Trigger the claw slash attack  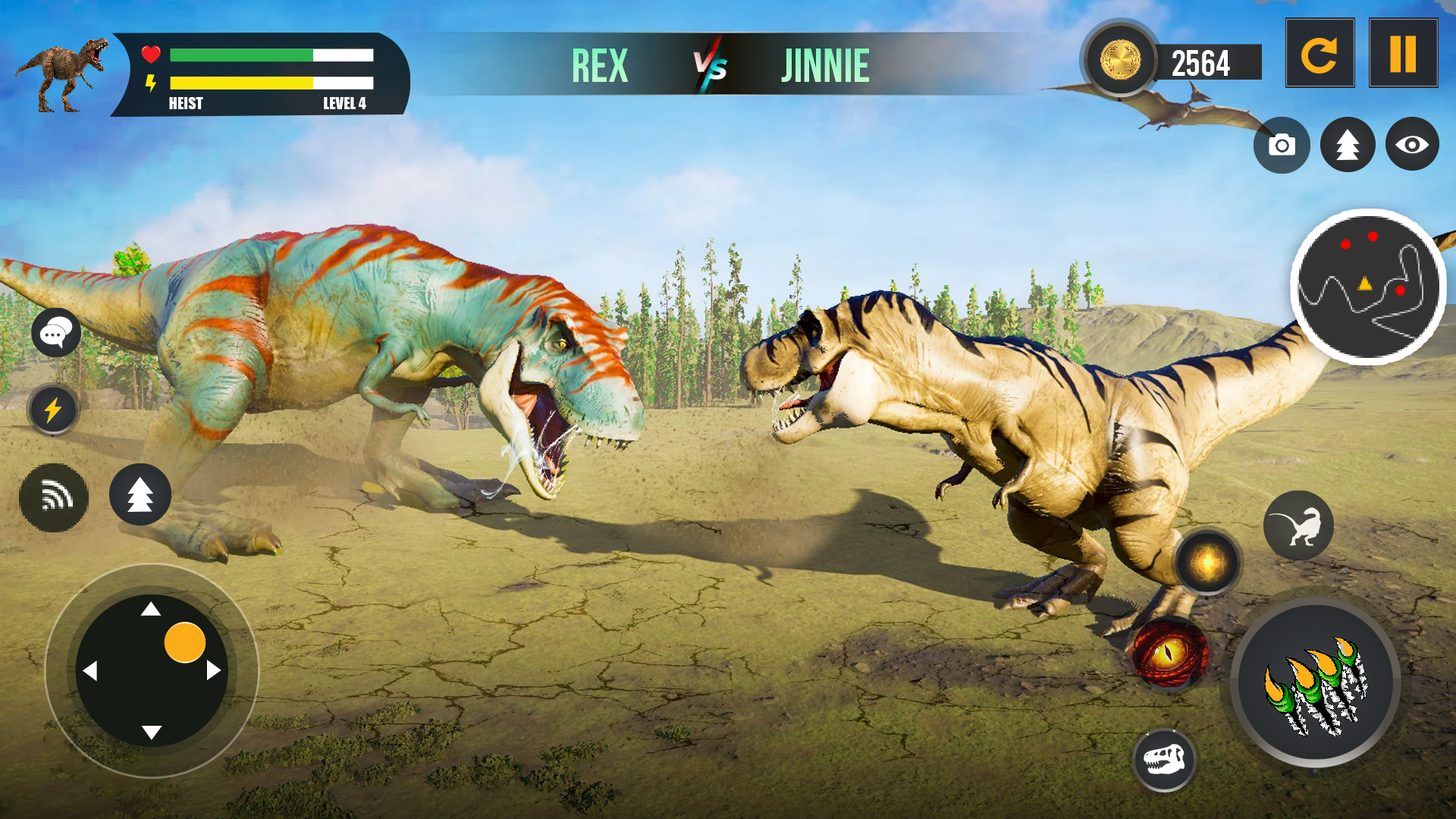click(x=1316, y=682)
